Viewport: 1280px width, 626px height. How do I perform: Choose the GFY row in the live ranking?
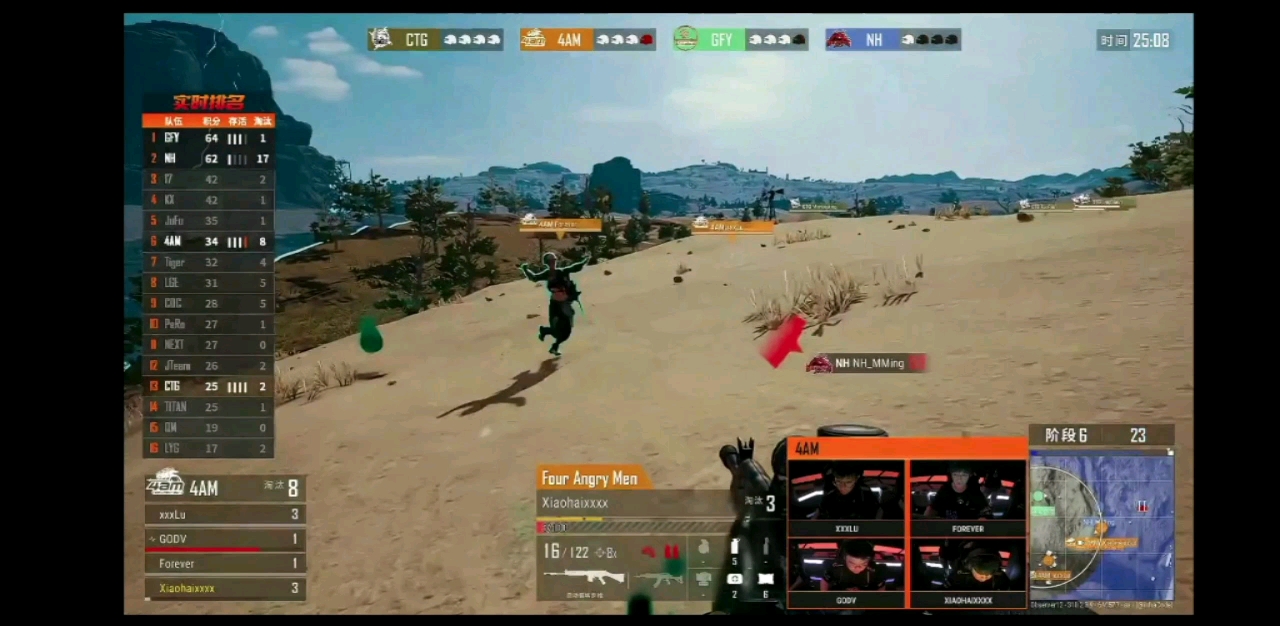click(x=208, y=138)
